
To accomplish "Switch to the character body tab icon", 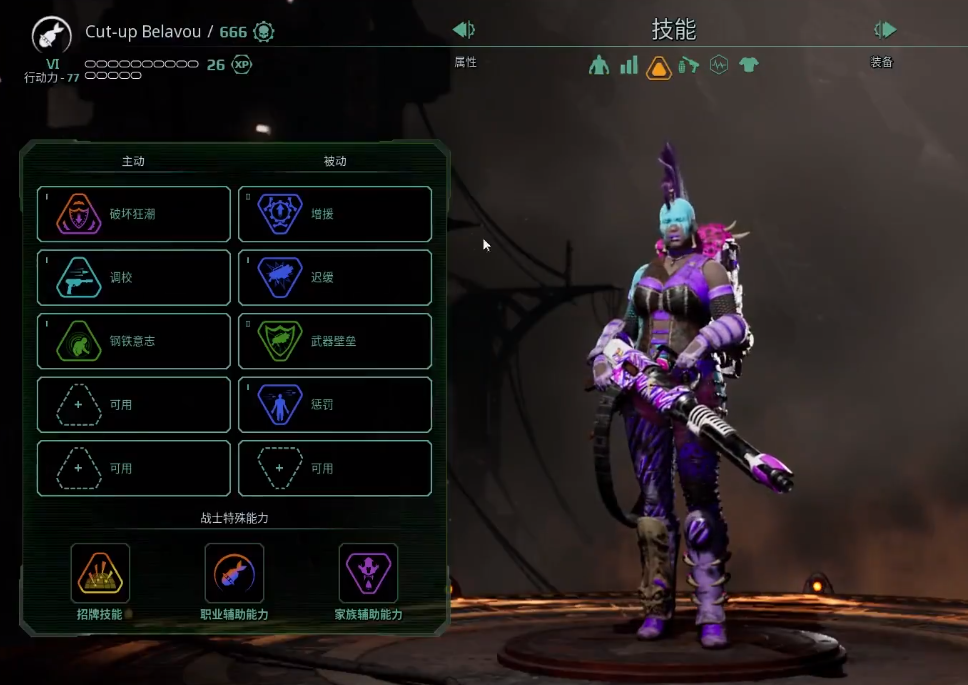I will point(599,66).
